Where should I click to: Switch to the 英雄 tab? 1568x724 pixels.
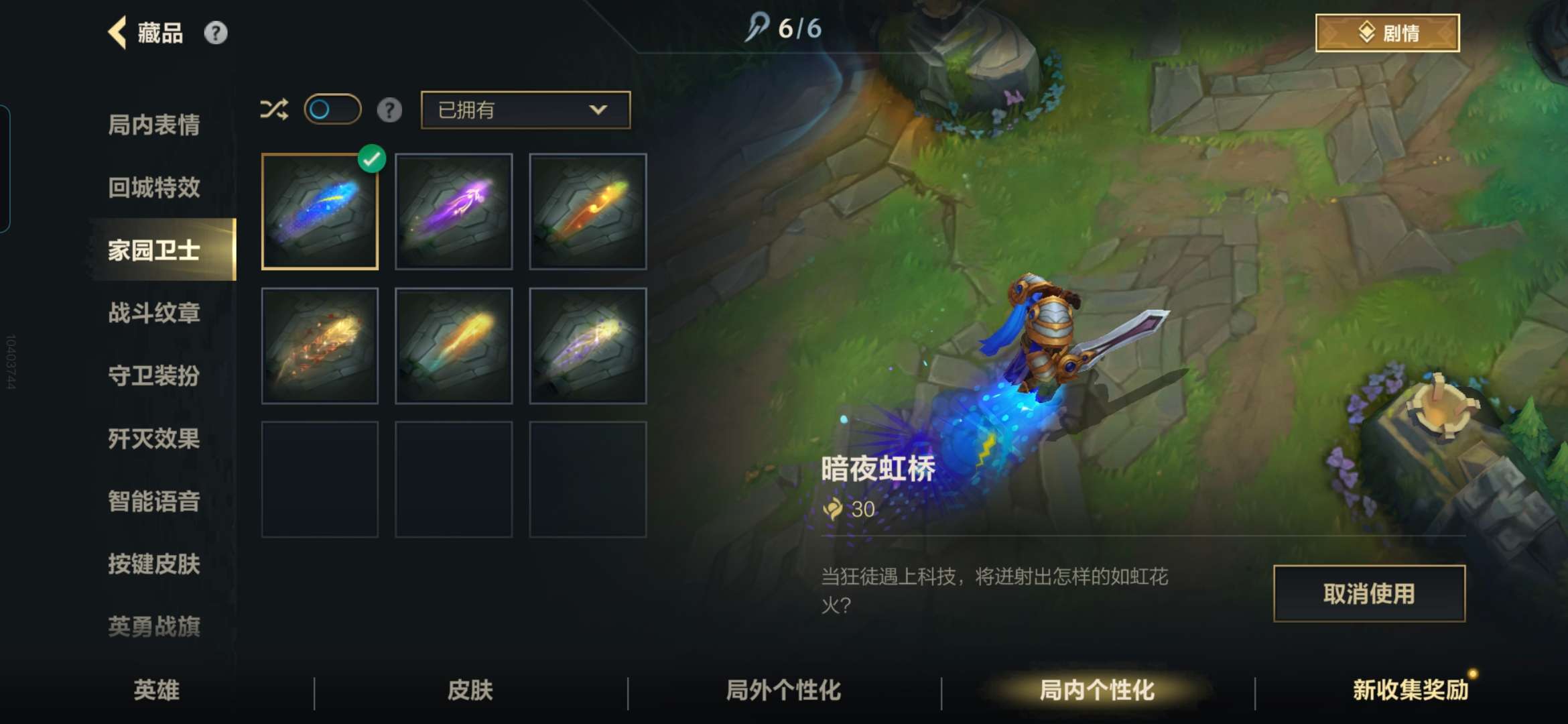[x=156, y=690]
